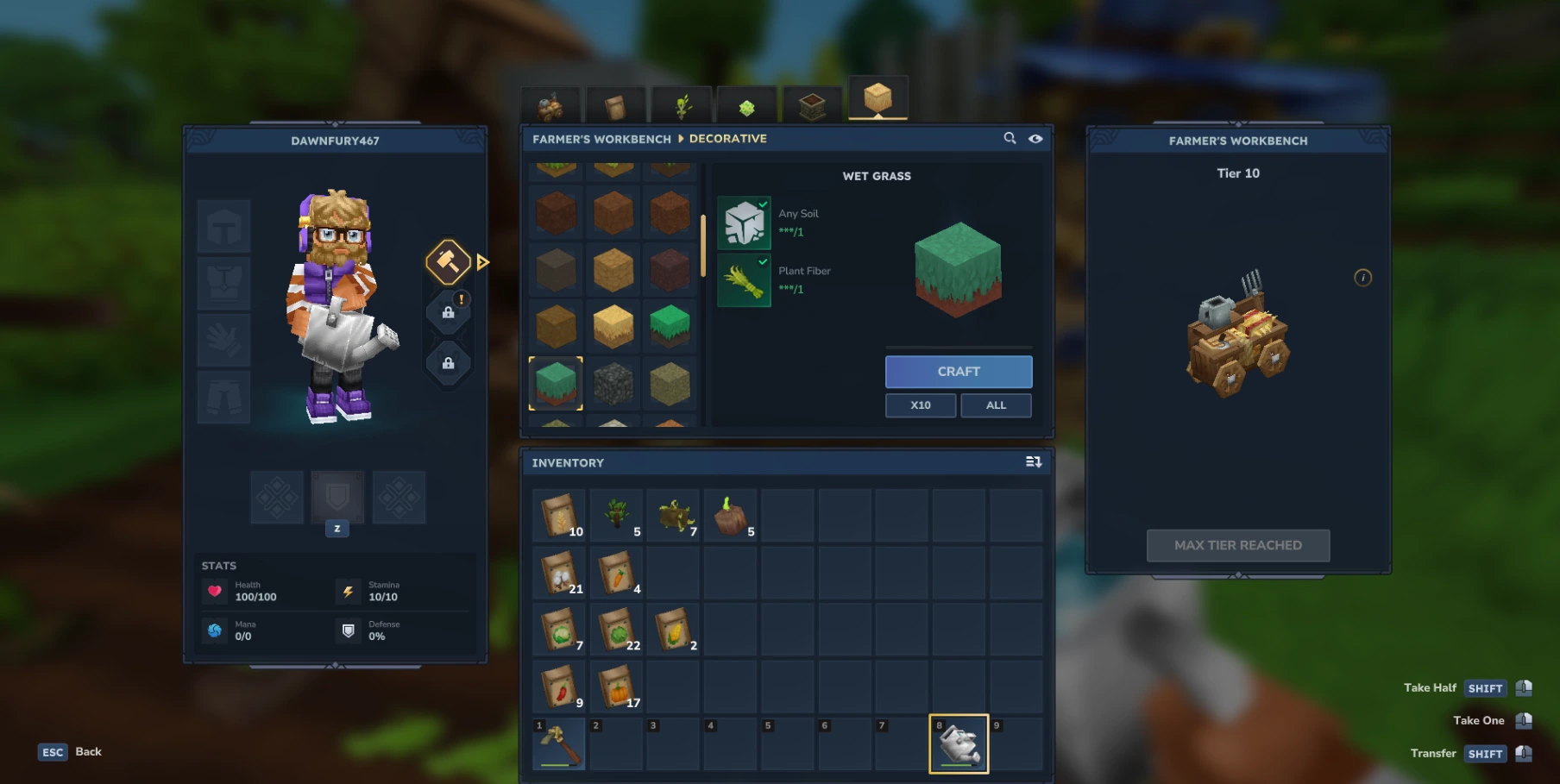The height and width of the screenshot is (784, 1560).
Task: Open the cart crafting category tab
Action: pos(550,105)
